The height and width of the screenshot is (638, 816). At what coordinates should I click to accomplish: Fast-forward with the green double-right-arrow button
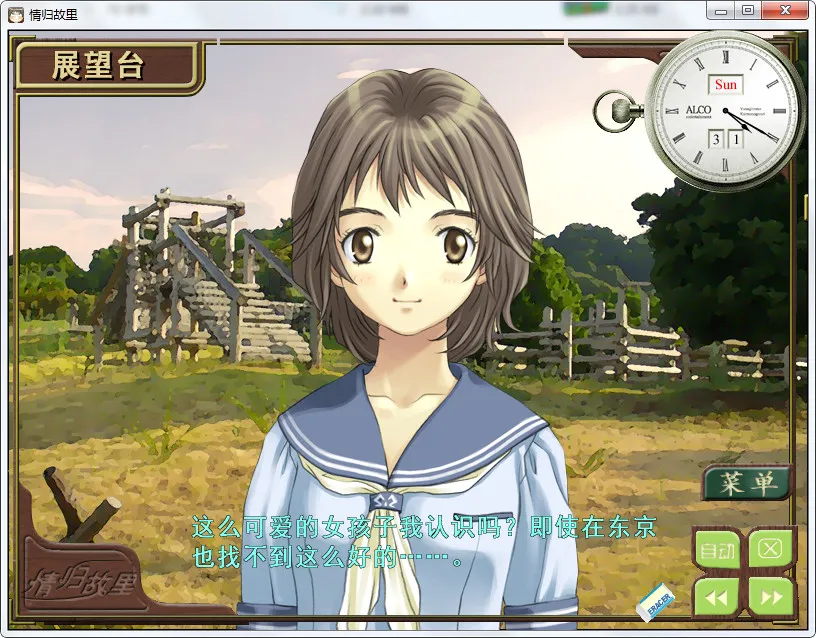(770, 597)
